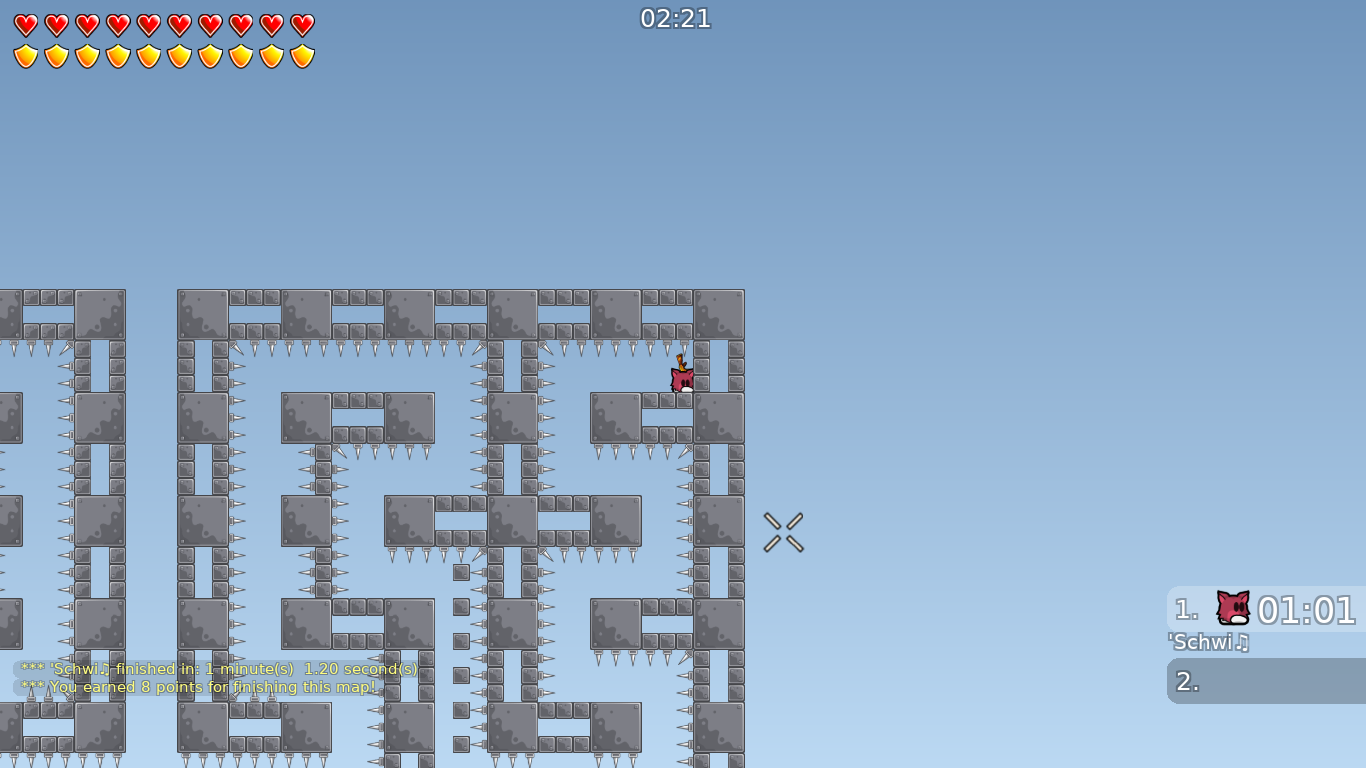Image resolution: width=1366 pixels, height=768 pixels.
Task: Click the crossed-sticks spawn marker on the map
Action: pos(784,532)
